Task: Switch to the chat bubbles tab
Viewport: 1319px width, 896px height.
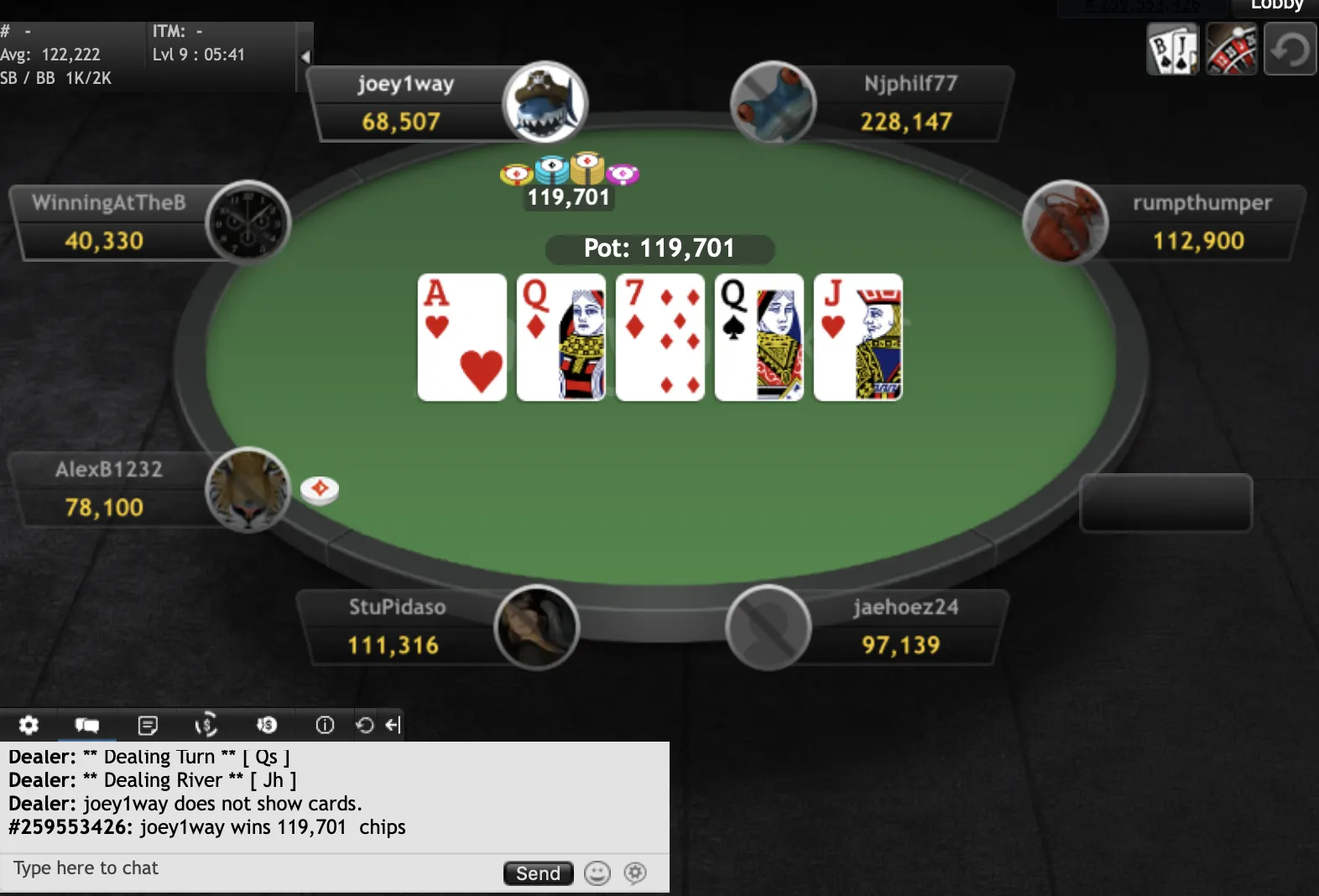Action: pyautogui.click(x=87, y=725)
